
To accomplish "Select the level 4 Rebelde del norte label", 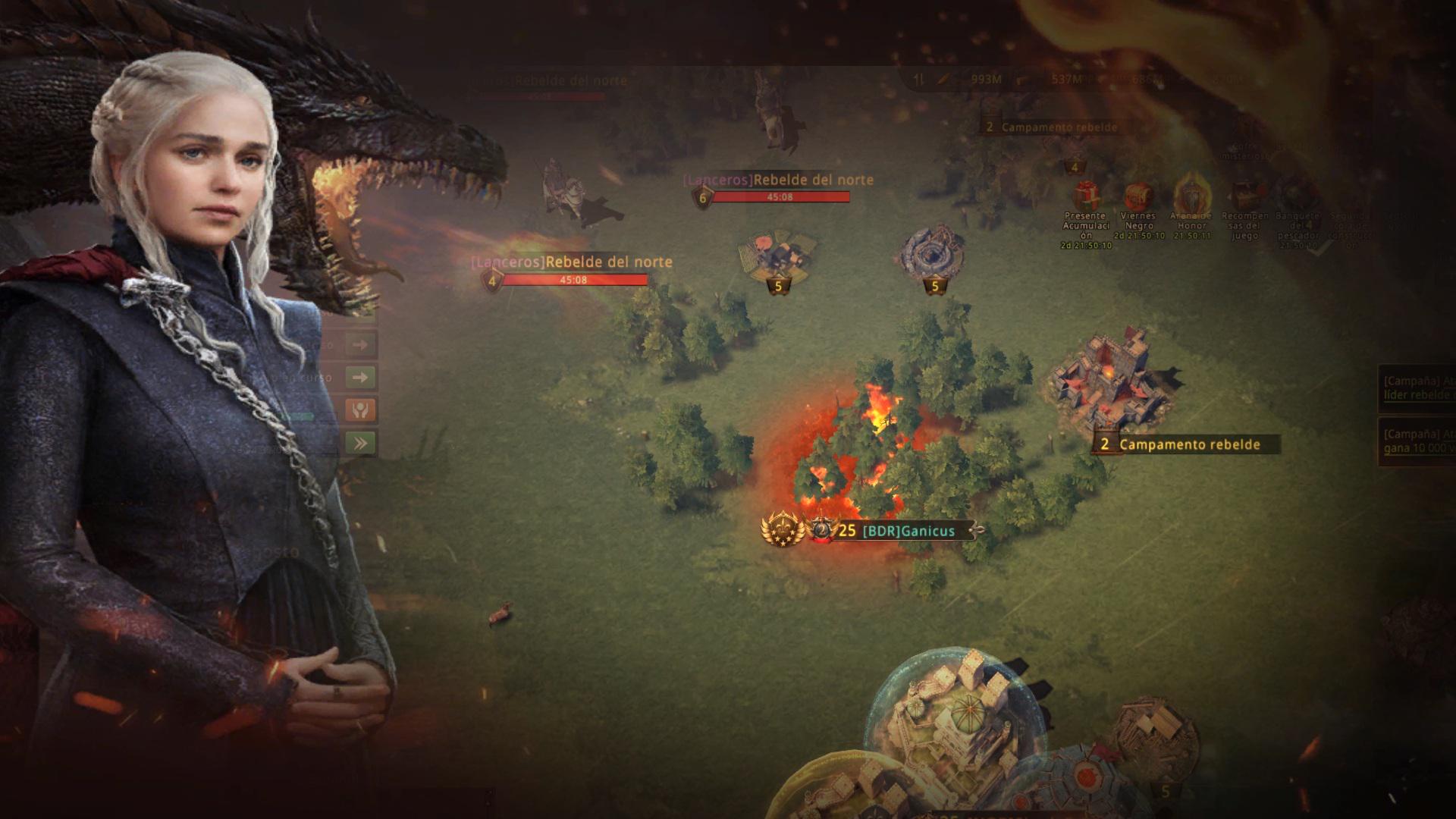I will (x=571, y=262).
